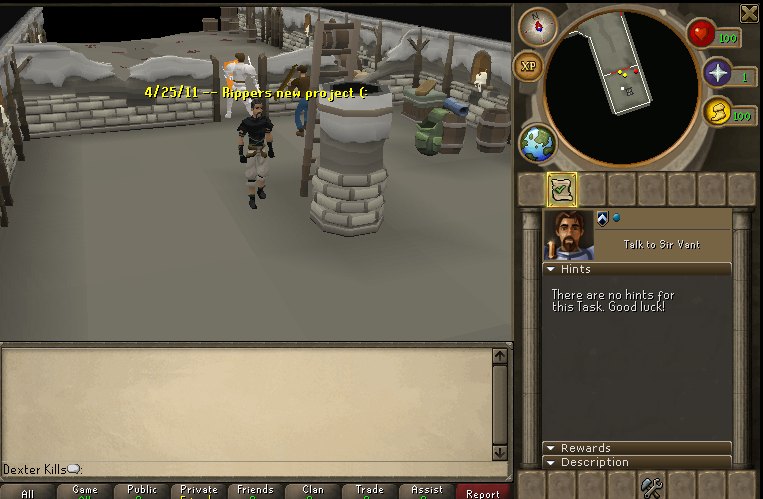The height and width of the screenshot is (499, 763).
Task: Toggle the XP counter button
Action: tap(529, 67)
